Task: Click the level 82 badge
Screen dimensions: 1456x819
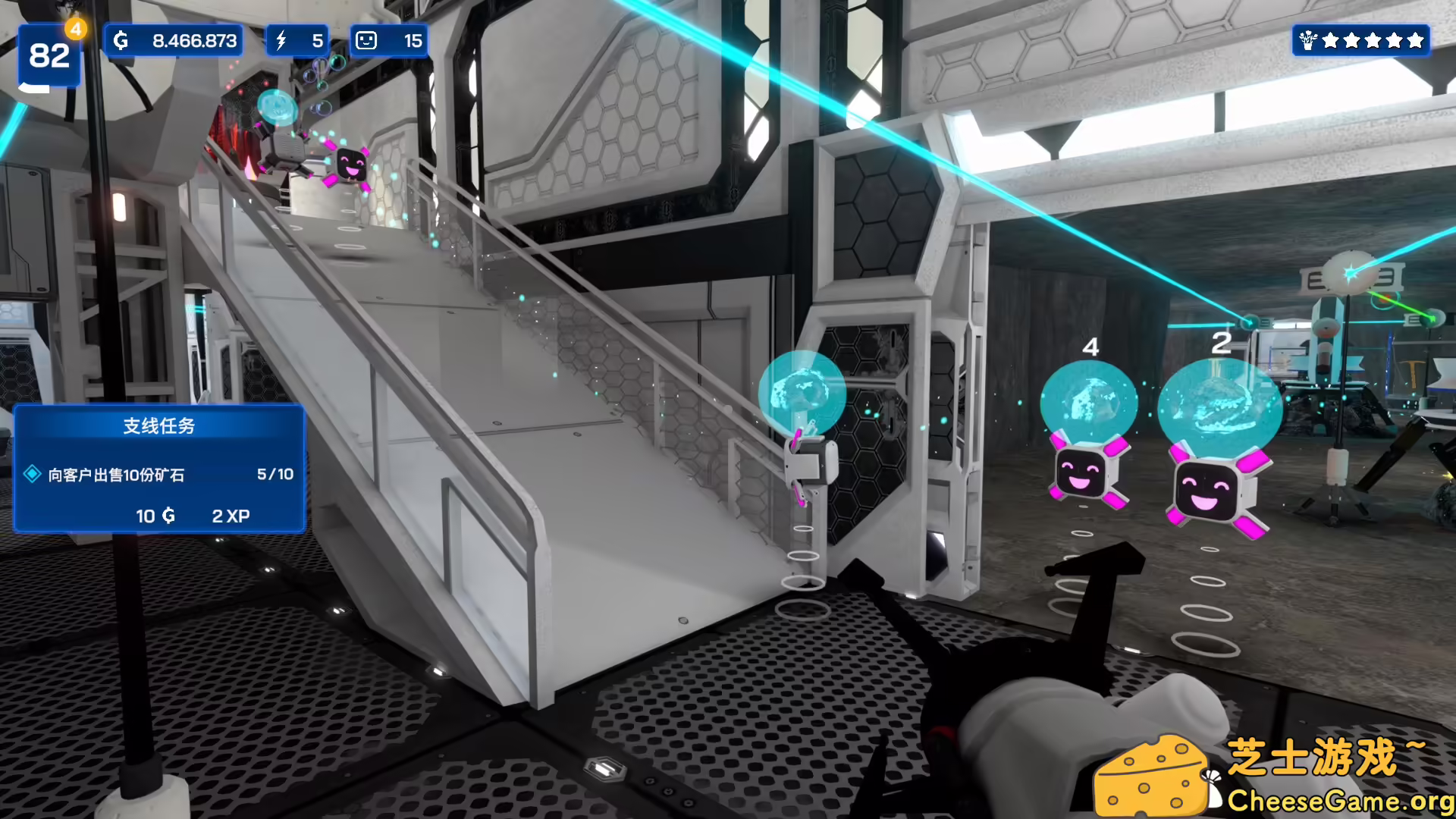Action: point(49,53)
